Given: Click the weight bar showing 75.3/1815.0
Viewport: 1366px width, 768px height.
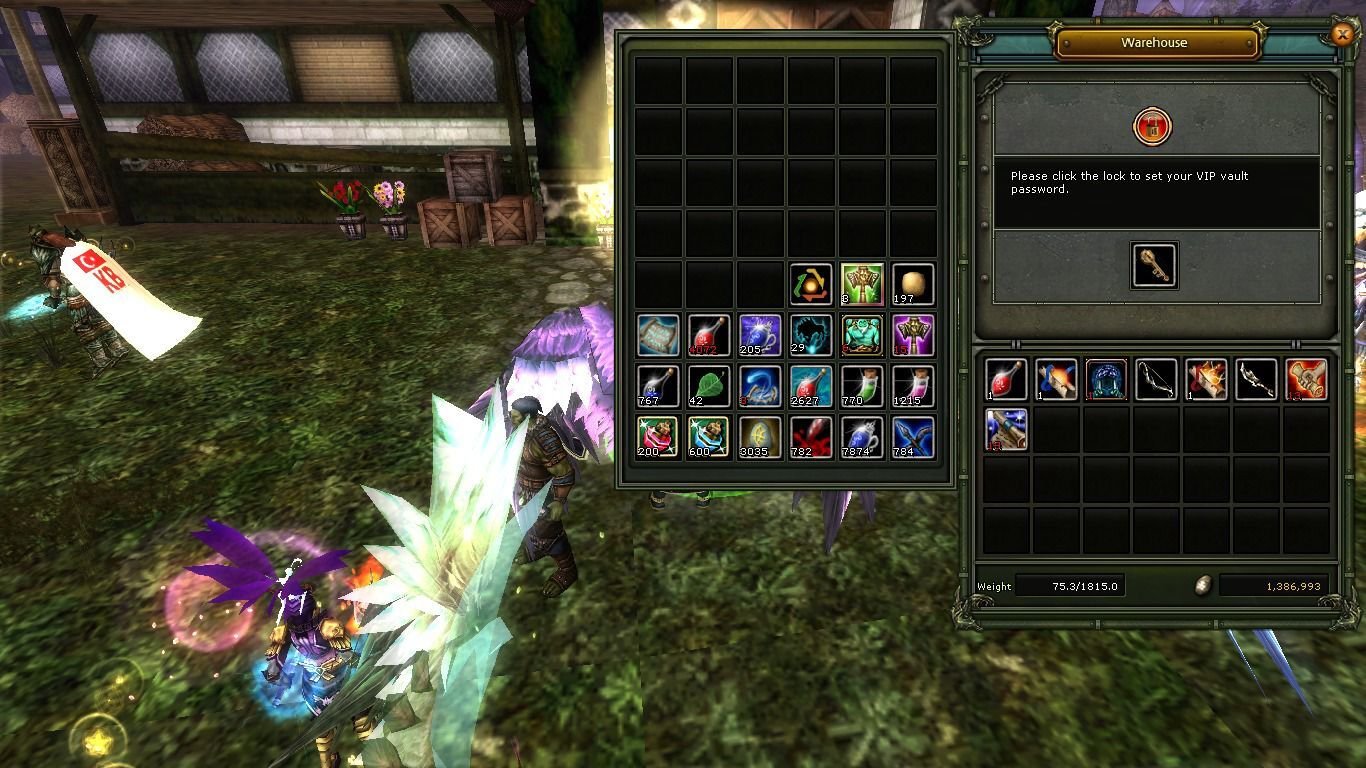Looking at the screenshot, I should pyautogui.click(x=1070, y=585).
